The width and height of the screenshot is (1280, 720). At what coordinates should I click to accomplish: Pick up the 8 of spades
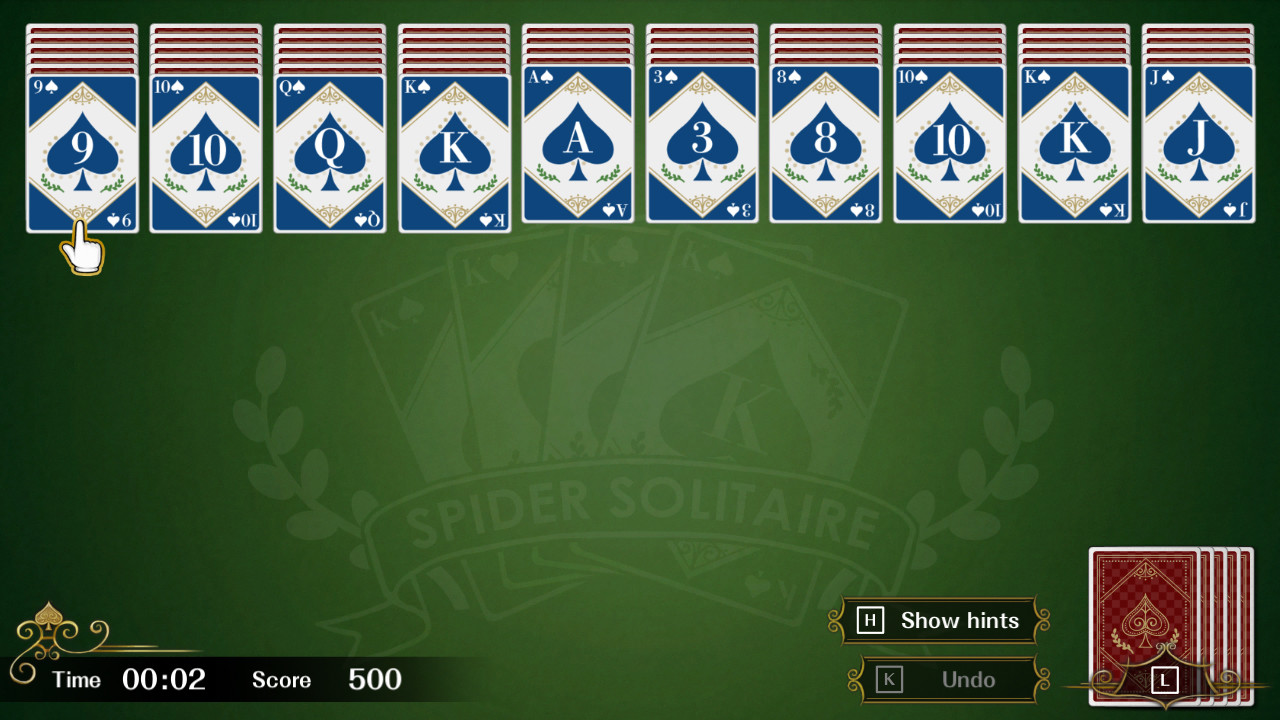point(825,150)
